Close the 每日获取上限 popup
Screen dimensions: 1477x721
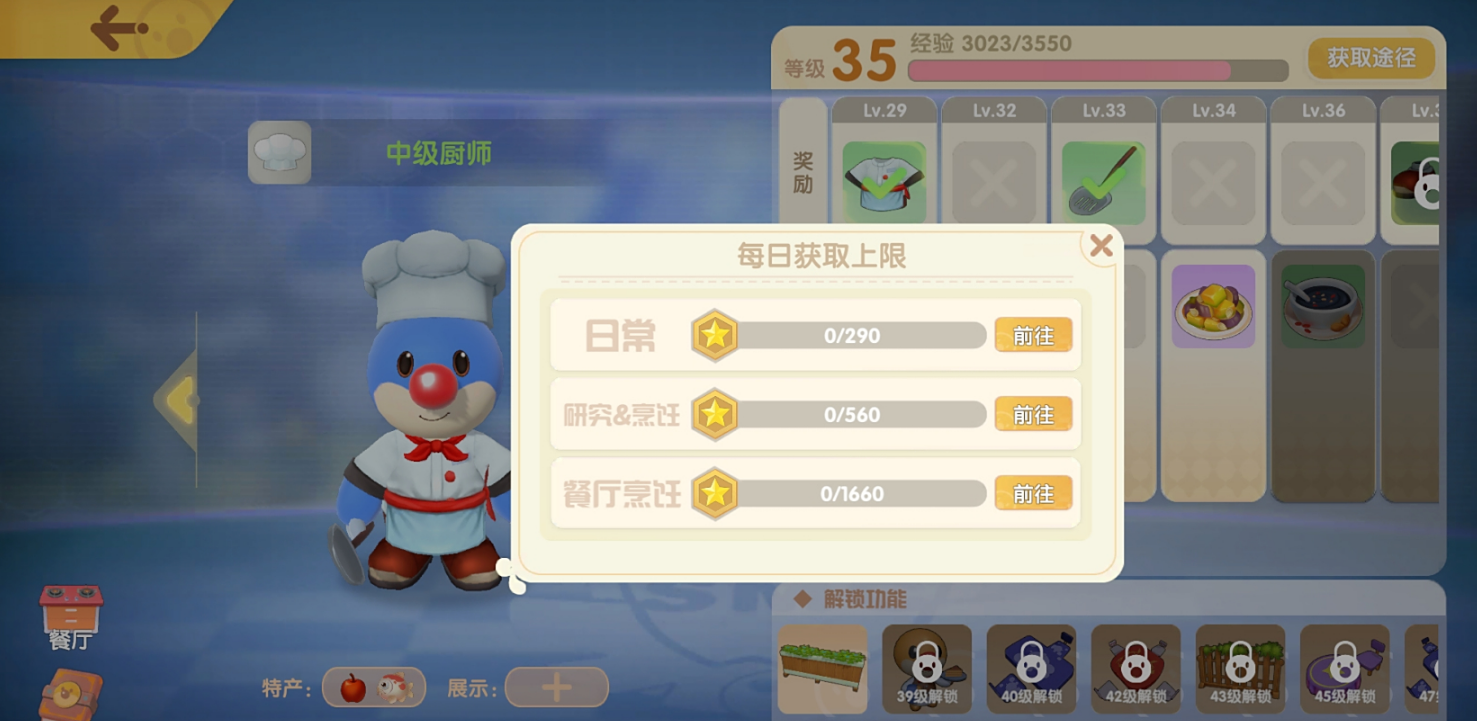click(x=1102, y=245)
